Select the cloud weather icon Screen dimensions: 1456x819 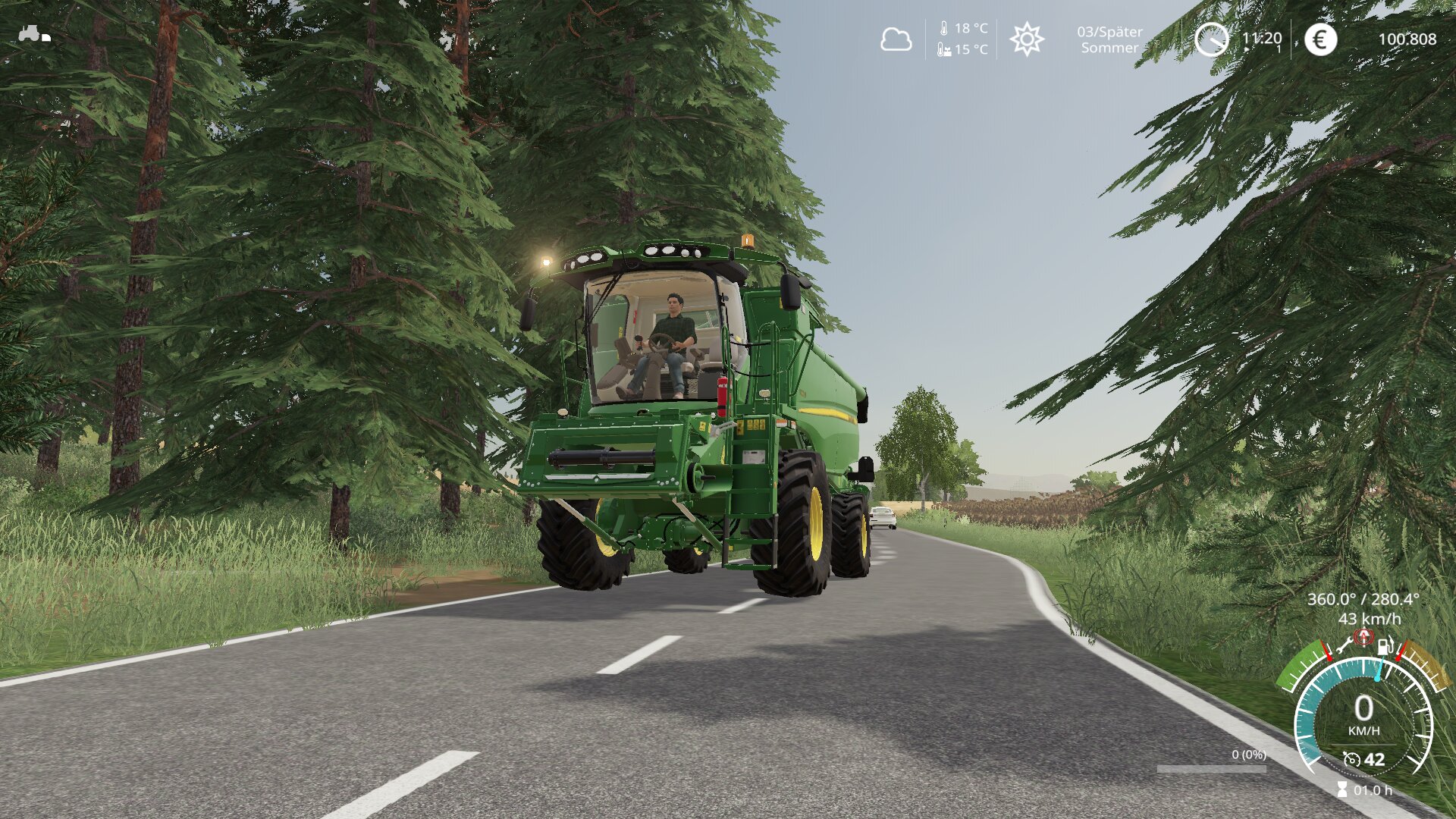[x=896, y=39]
